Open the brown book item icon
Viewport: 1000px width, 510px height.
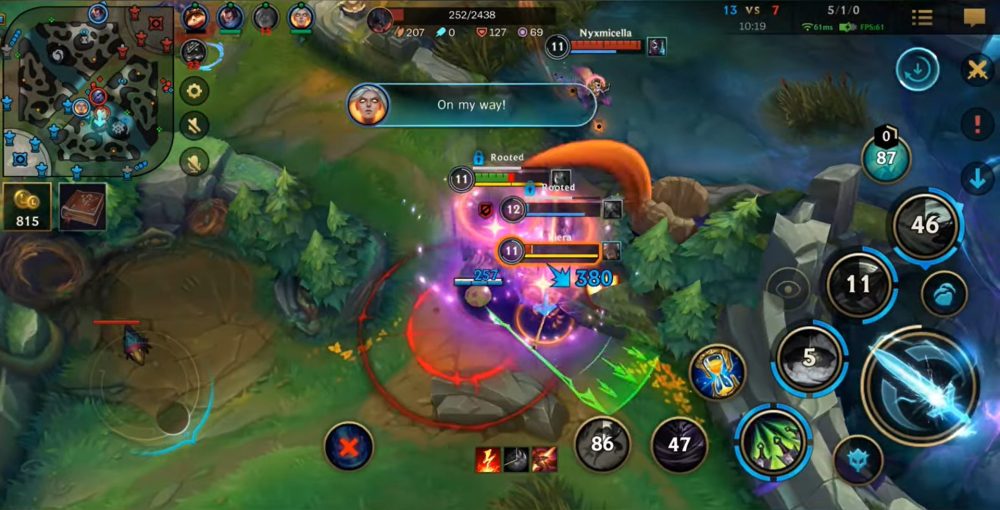(x=83, y=206)
